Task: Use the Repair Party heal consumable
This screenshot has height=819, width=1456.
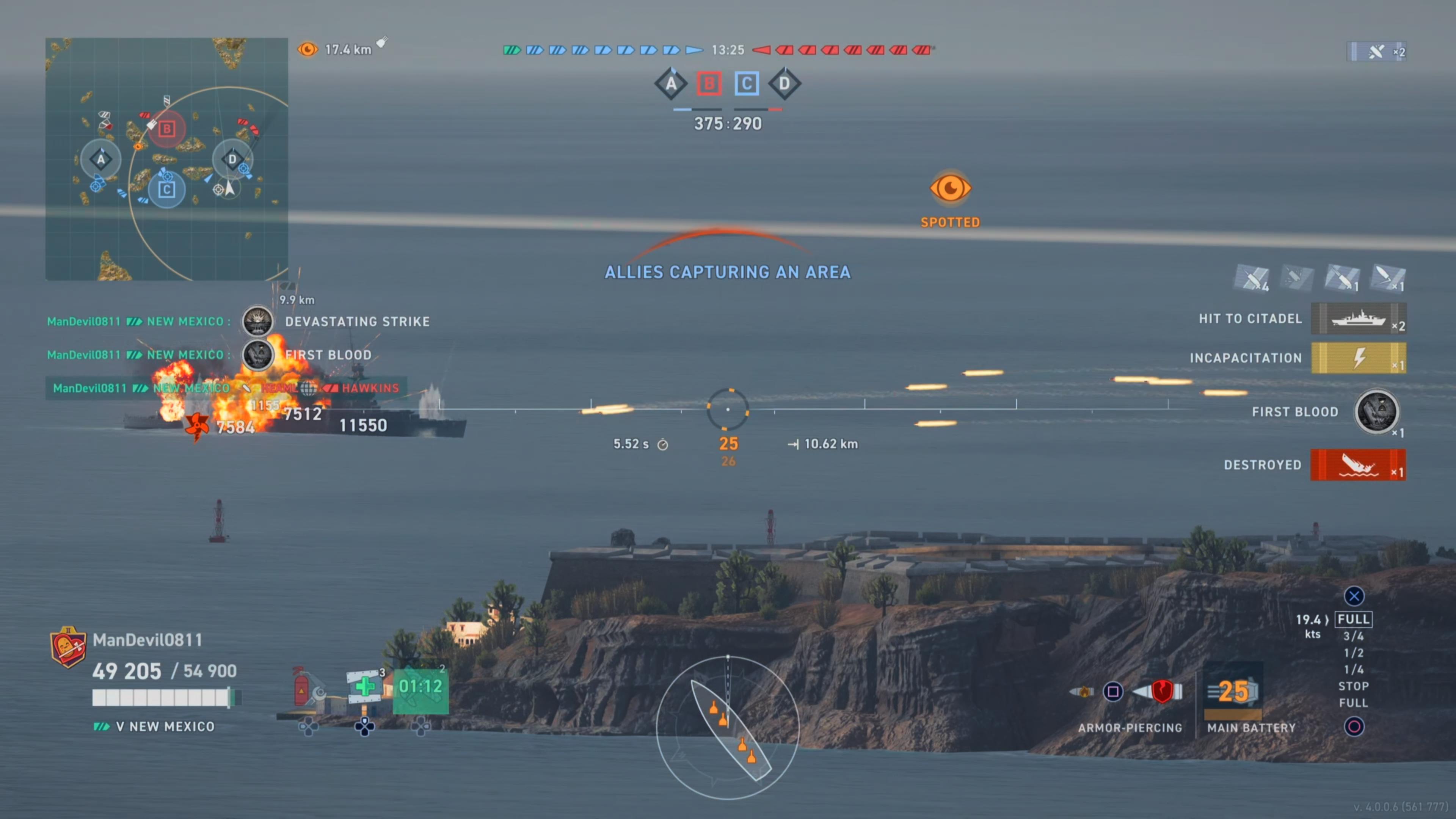Action: coord(366,687)
